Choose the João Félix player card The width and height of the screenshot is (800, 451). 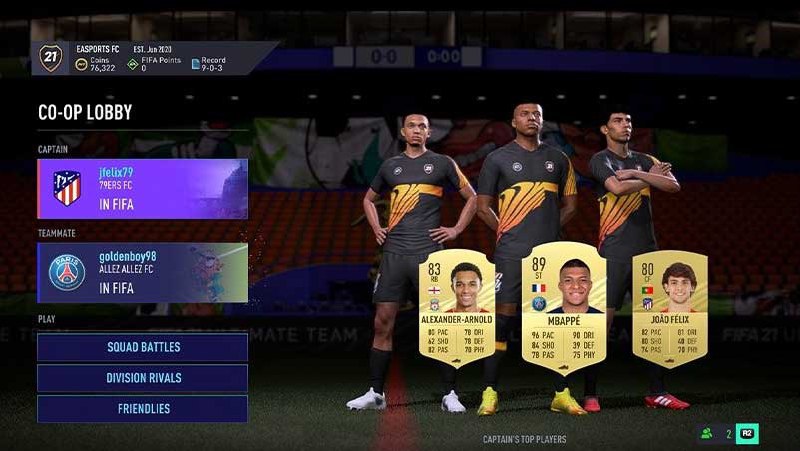coord(669,308)
